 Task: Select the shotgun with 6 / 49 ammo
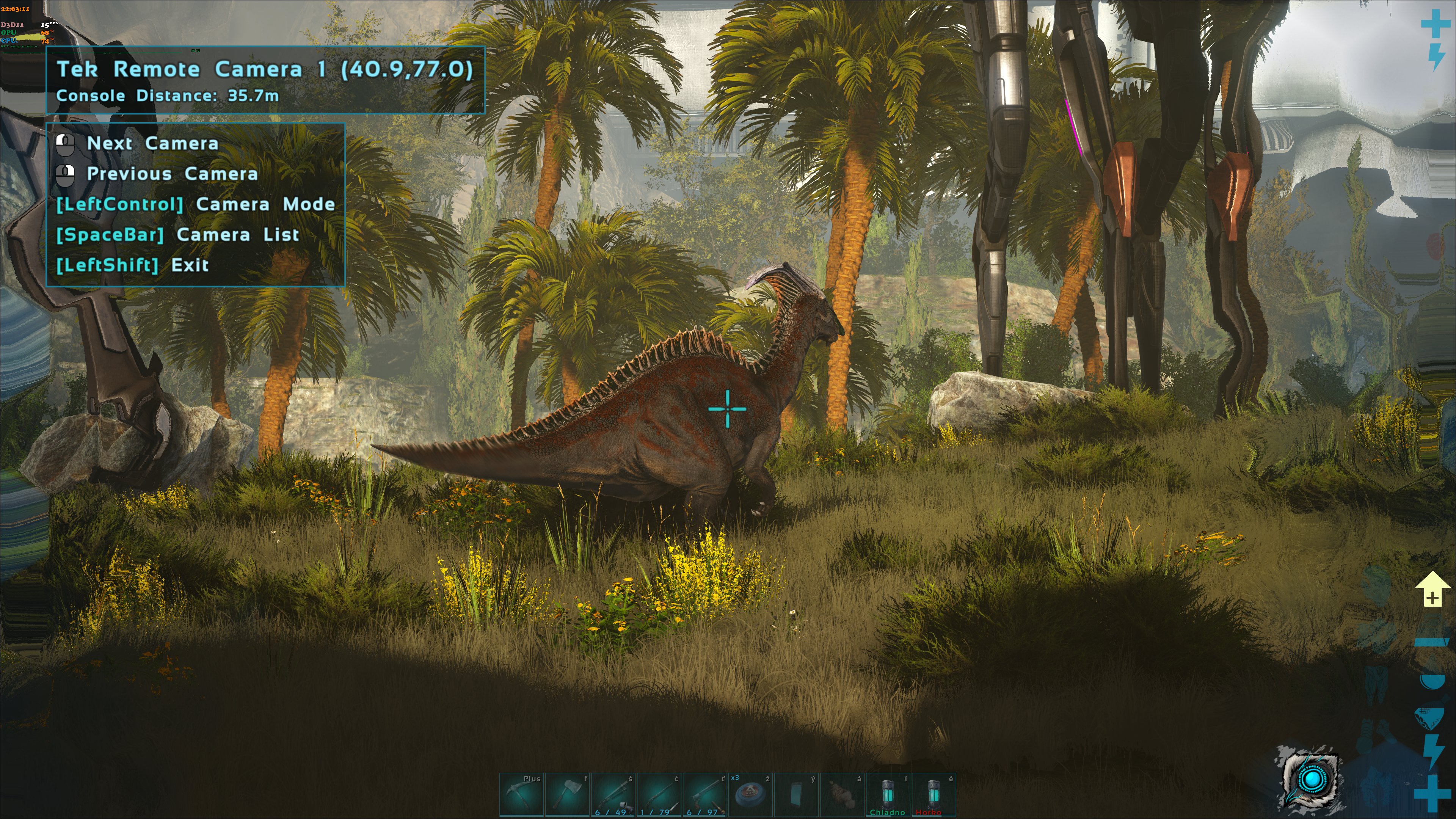pyautogui.click(x=613, y=795)
